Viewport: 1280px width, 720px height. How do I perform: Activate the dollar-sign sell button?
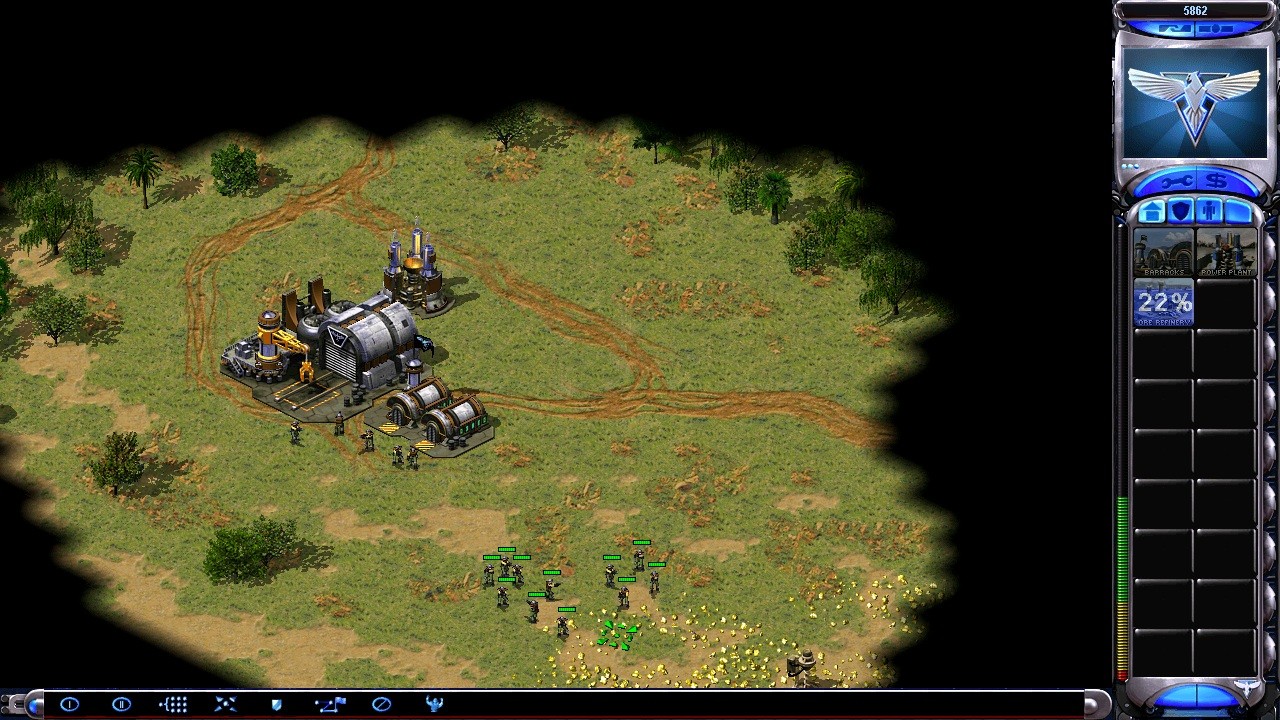tap(1217, 182)
